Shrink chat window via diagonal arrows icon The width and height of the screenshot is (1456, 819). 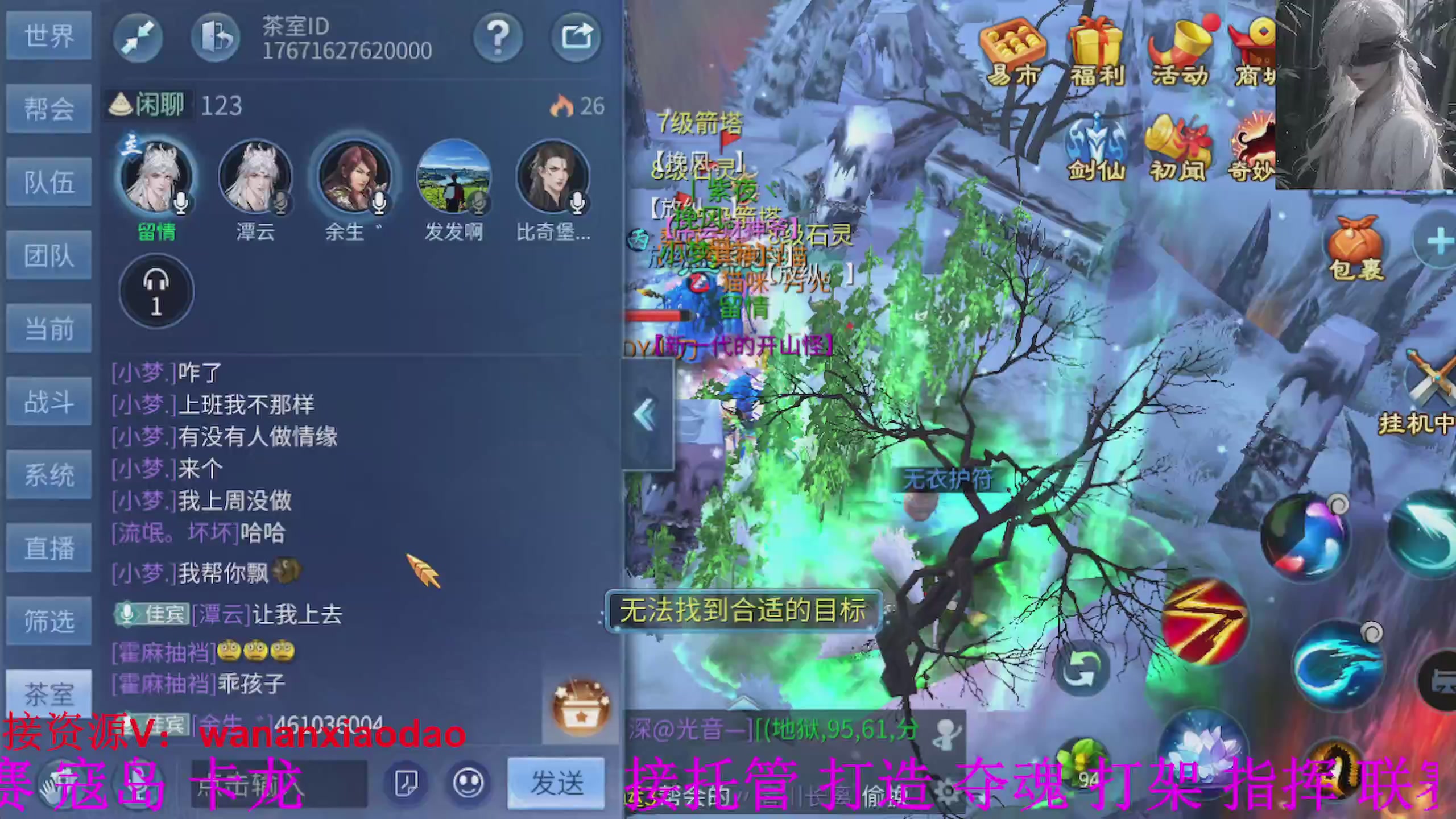click(x=137, y=36)
